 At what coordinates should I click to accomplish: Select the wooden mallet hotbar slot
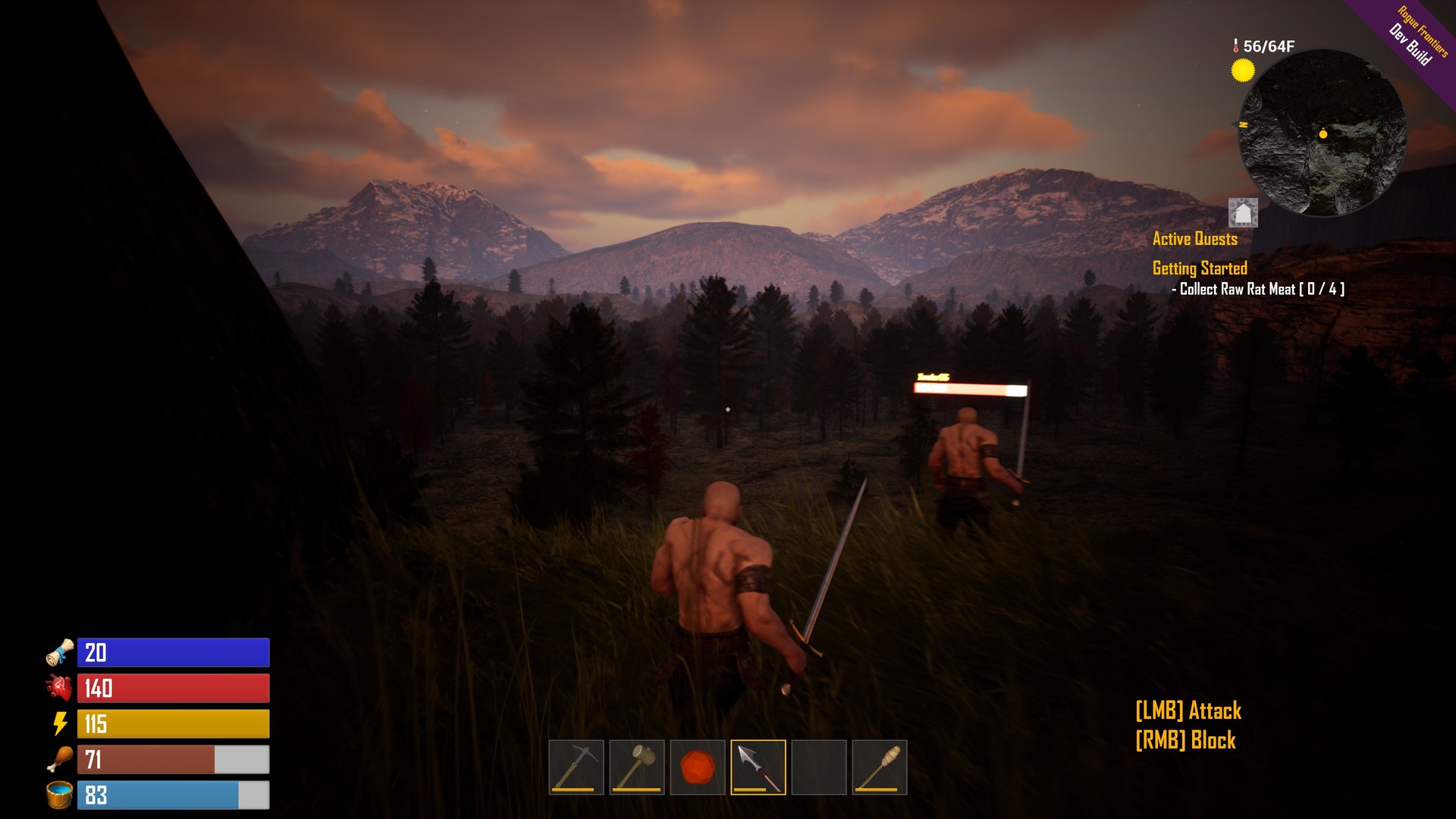coord(636,767)
